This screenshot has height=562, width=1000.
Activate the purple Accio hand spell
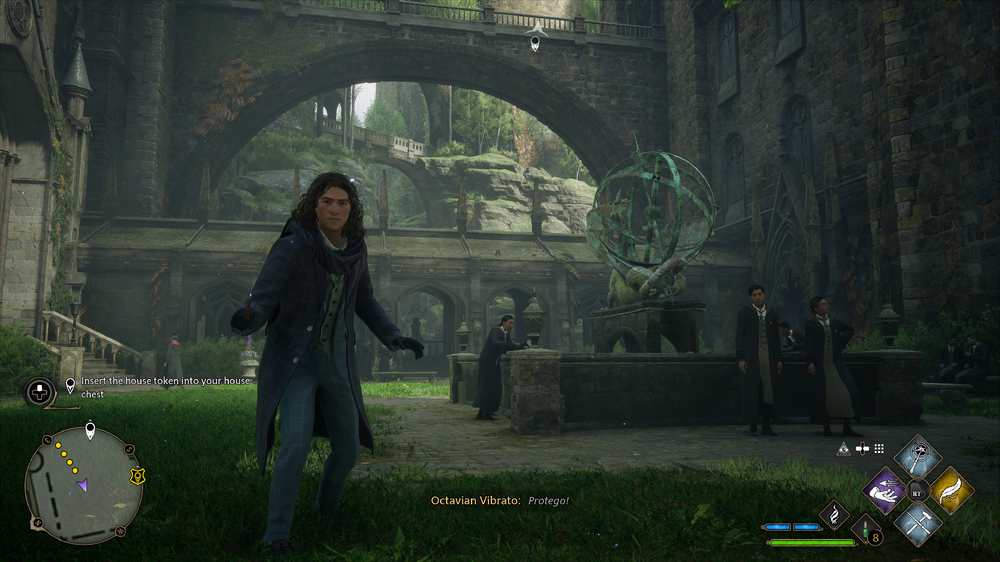[x=884, y=490]
